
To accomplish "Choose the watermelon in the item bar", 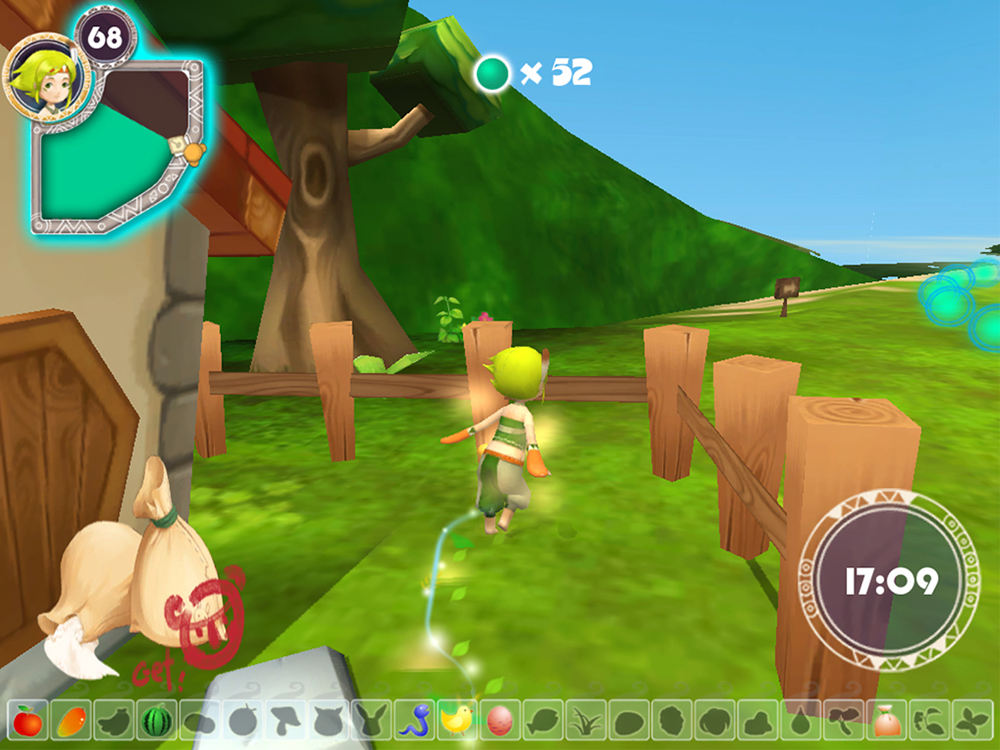I will pyautogui.click(x=155, y=719).
